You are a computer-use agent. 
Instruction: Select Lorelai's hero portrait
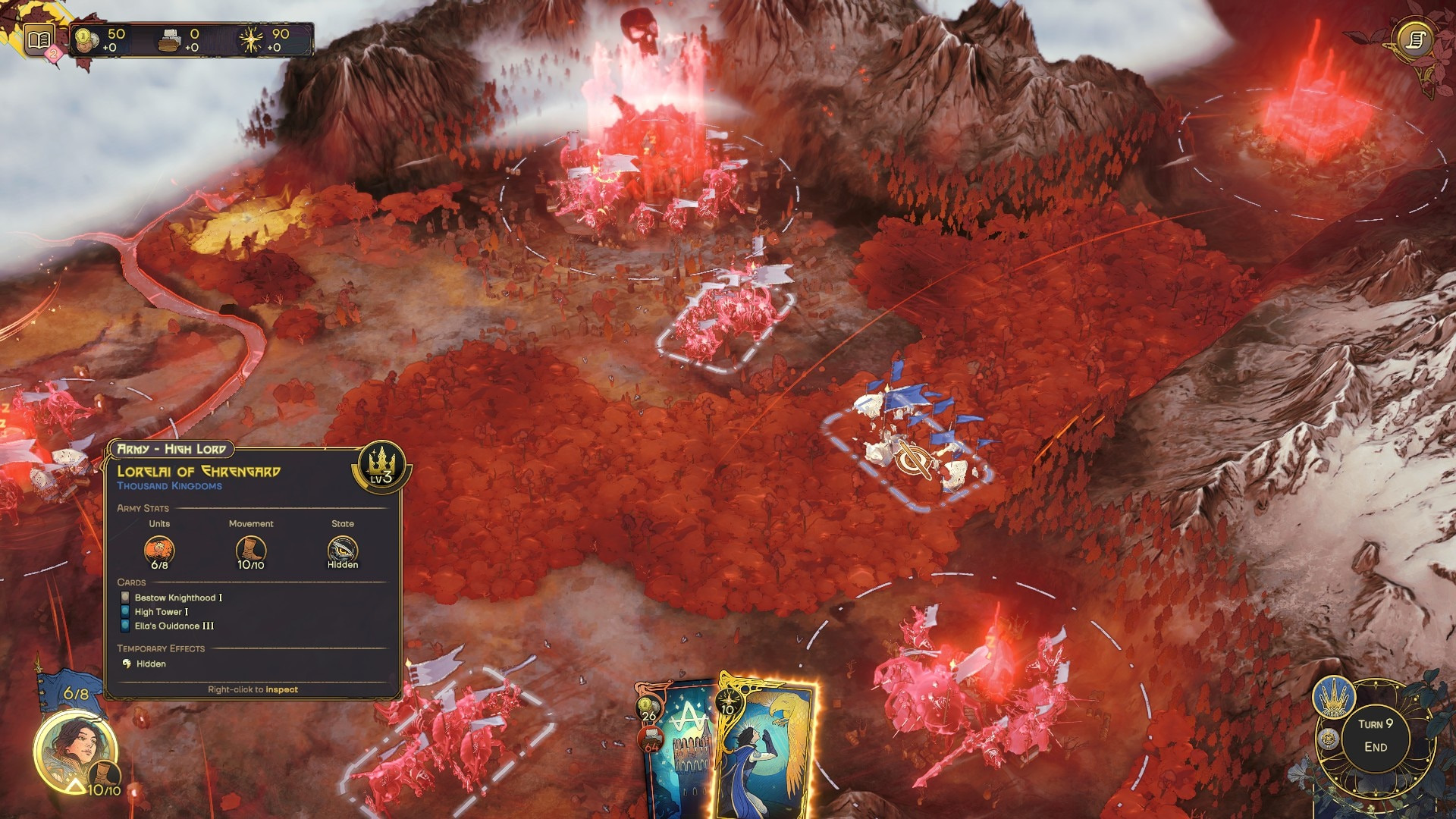(x=73, y=748)
